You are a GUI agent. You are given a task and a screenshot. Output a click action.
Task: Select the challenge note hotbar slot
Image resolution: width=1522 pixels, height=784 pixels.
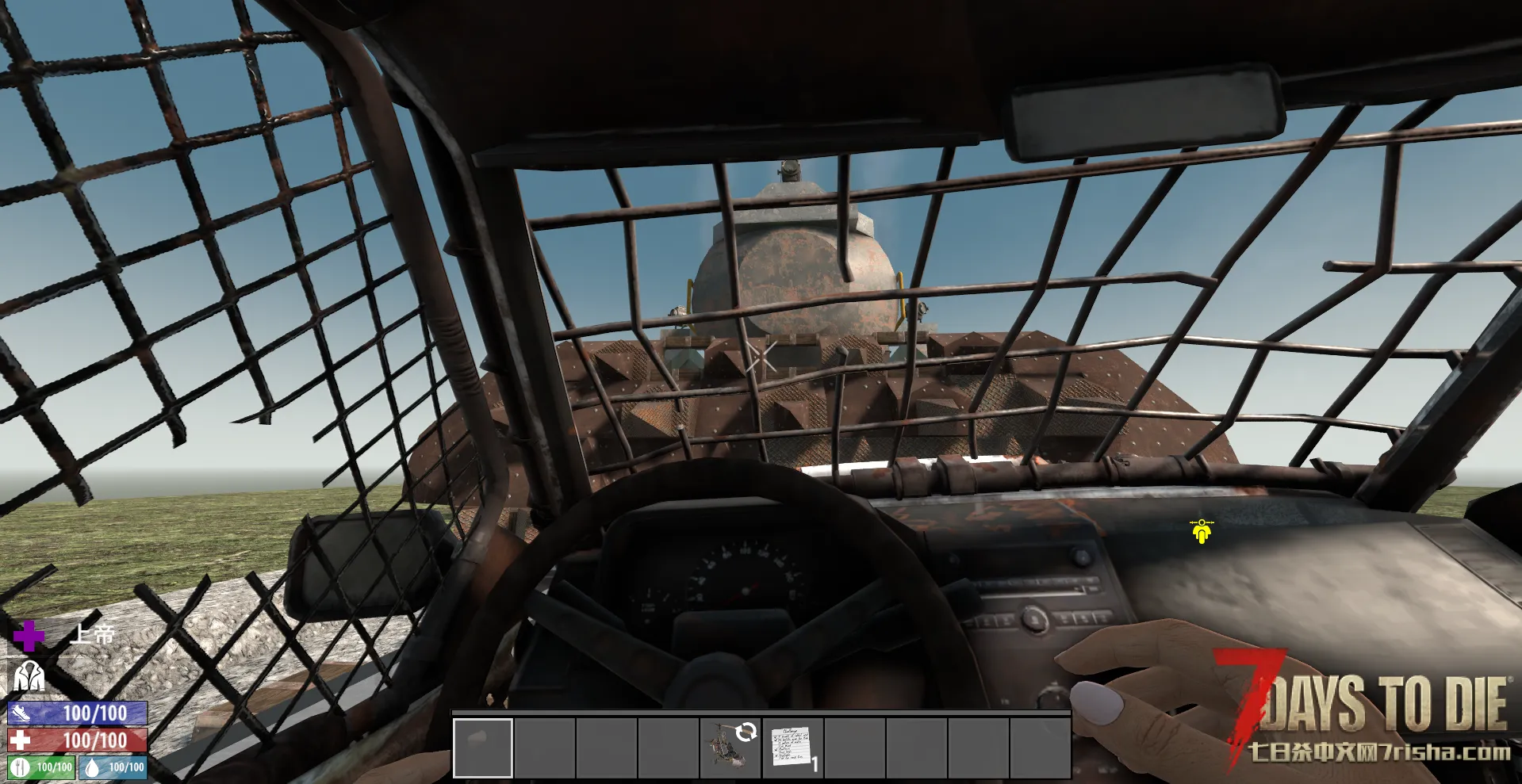pyautogui.click(x=792, y=748)
